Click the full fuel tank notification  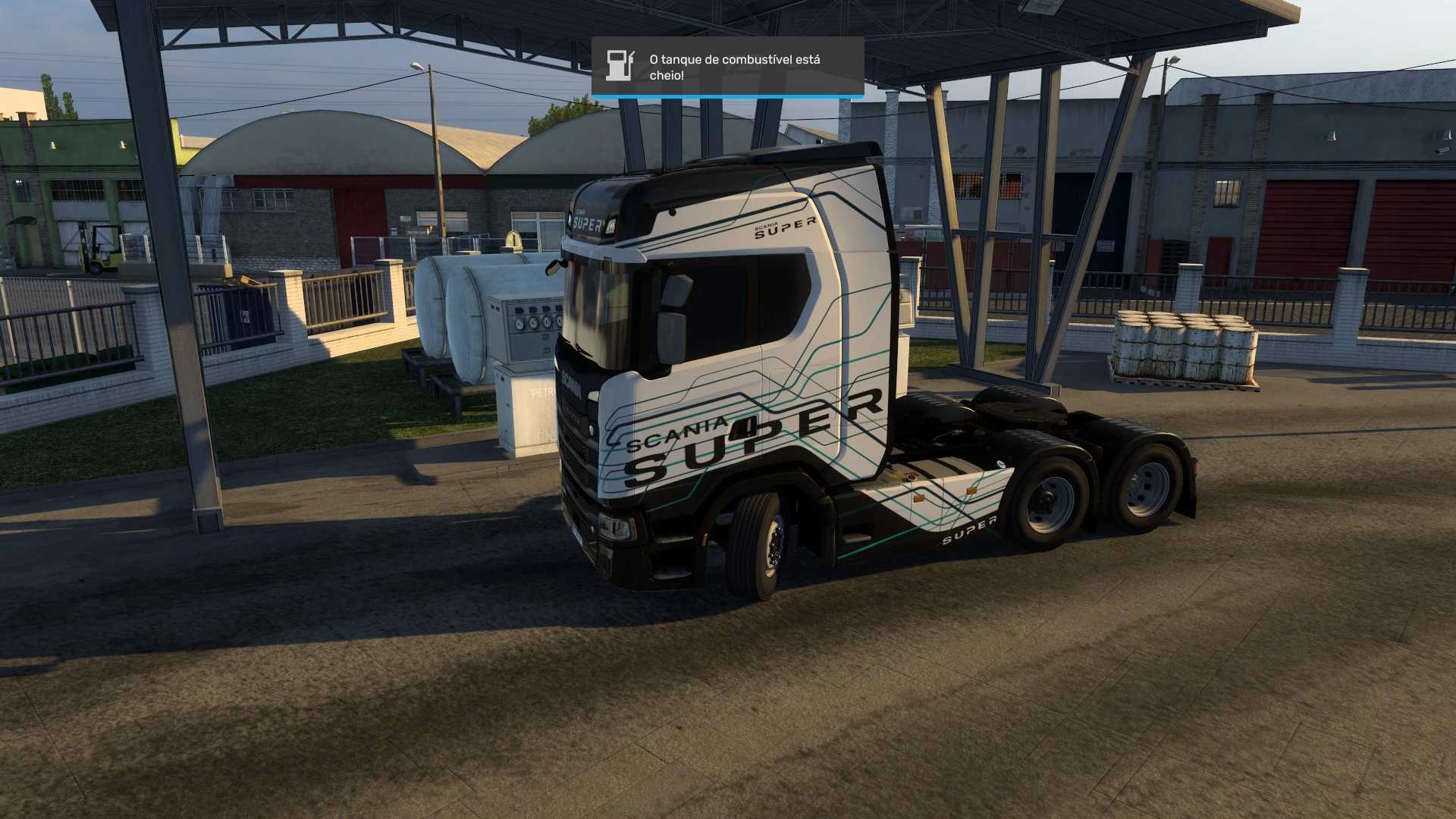click(727, 67)
